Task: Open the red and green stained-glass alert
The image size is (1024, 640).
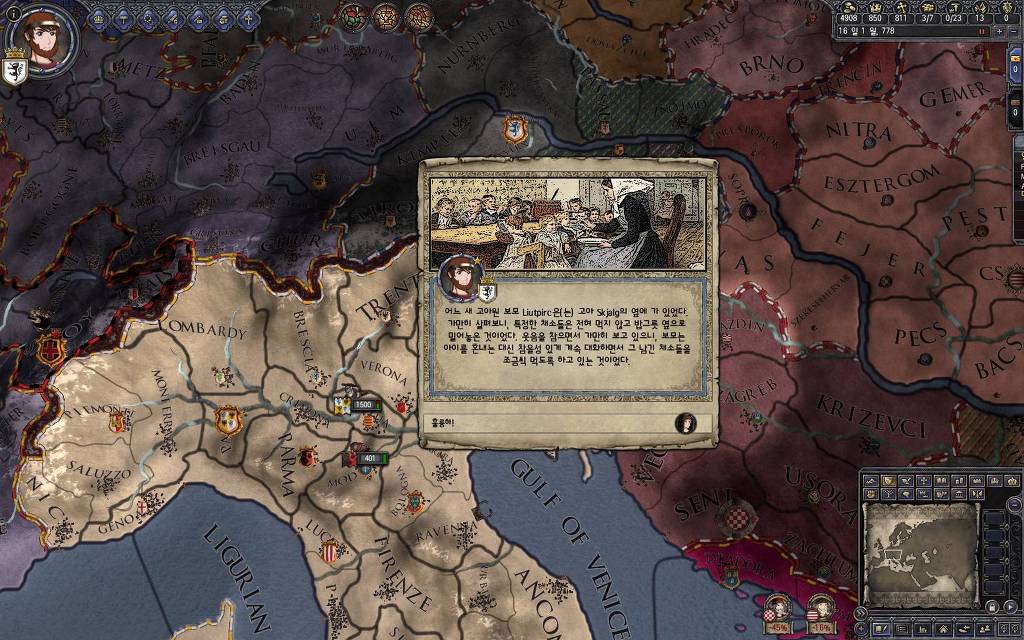Action: [x=356, y=16]
